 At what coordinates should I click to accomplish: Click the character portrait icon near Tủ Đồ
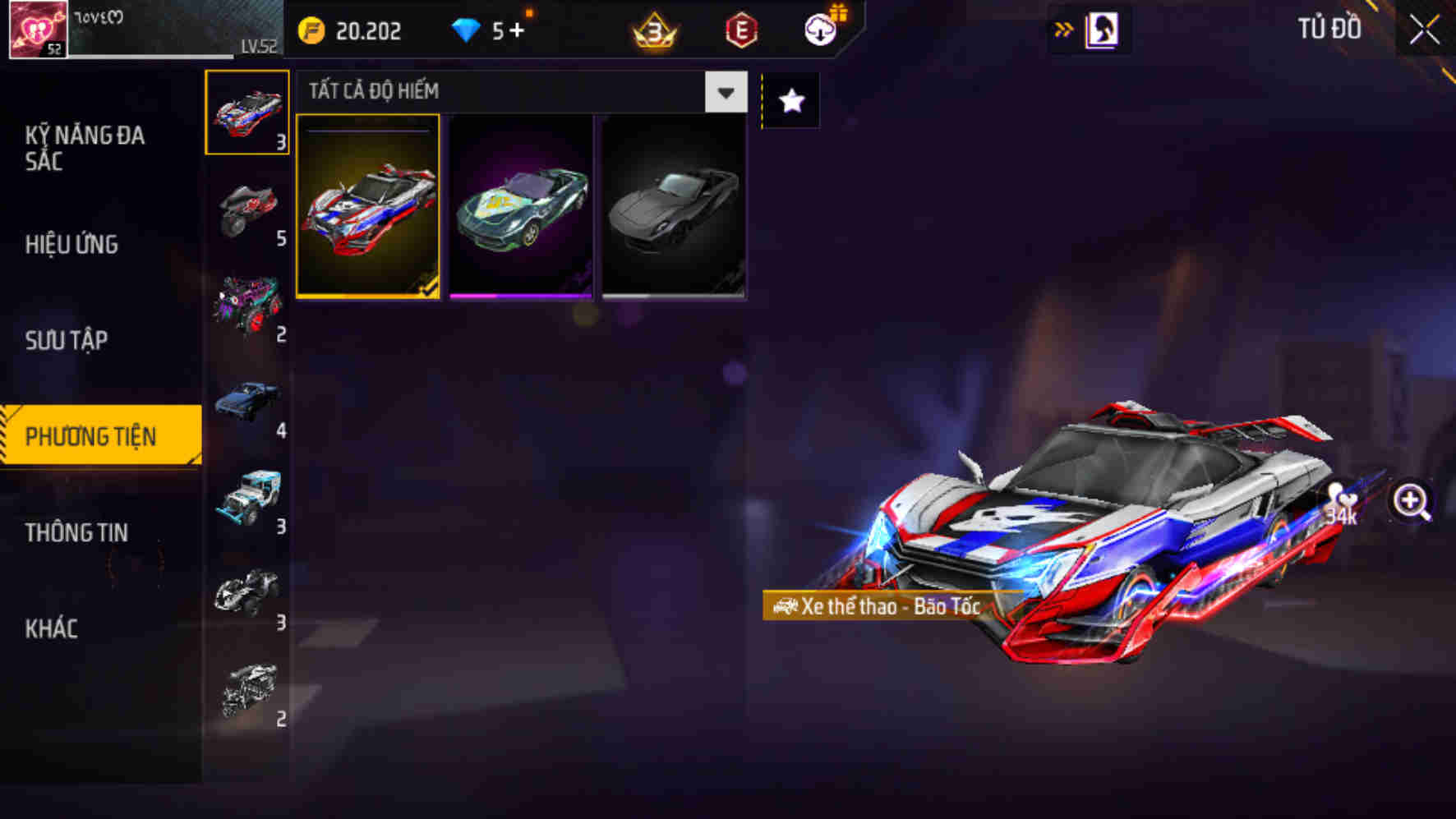tap(1102, 28)
